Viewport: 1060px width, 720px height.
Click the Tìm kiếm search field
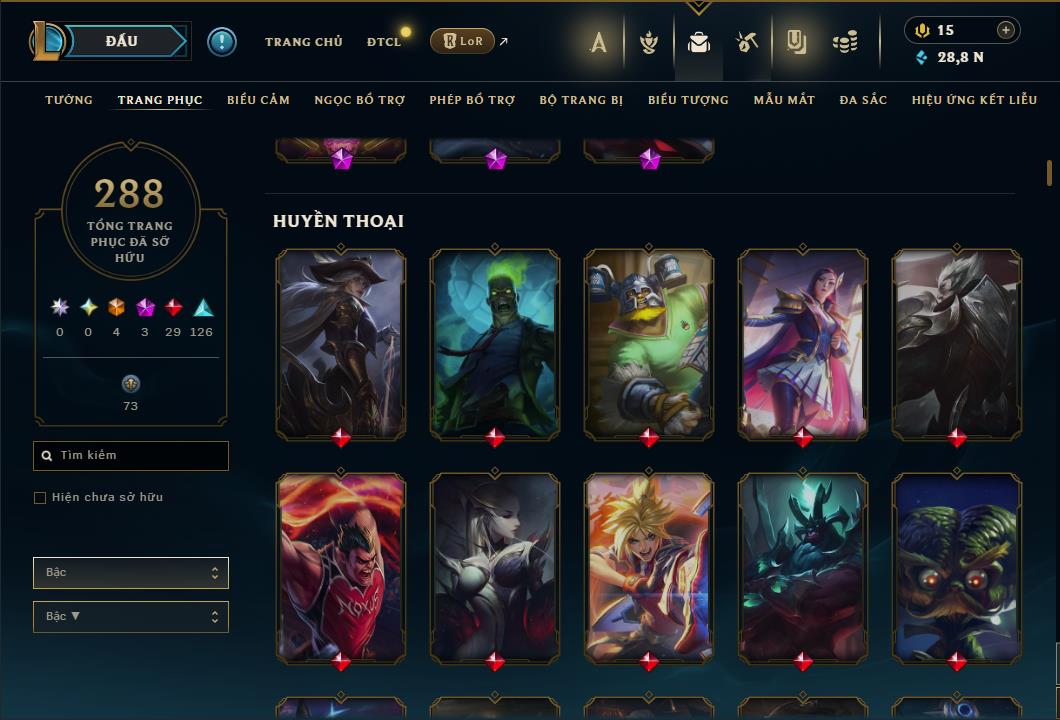(x=131, y=456)
